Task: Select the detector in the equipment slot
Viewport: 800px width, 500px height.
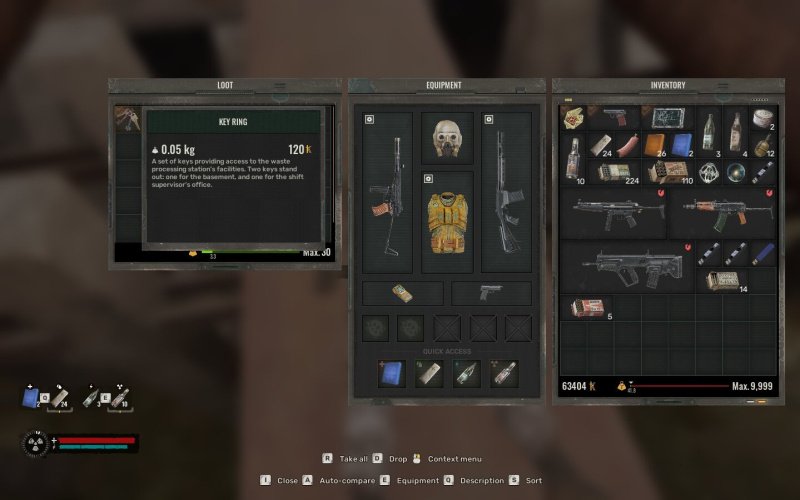Action: coord(401,292)
